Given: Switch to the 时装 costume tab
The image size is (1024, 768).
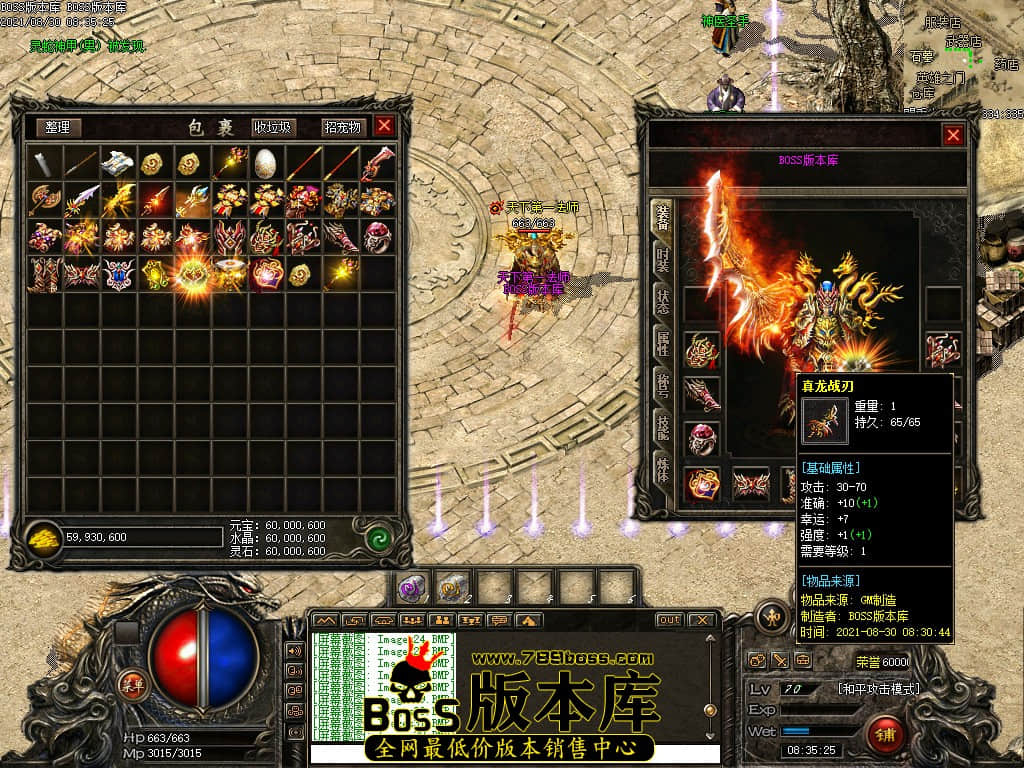Looking at the screenshot, I should [x=662, y=259].
